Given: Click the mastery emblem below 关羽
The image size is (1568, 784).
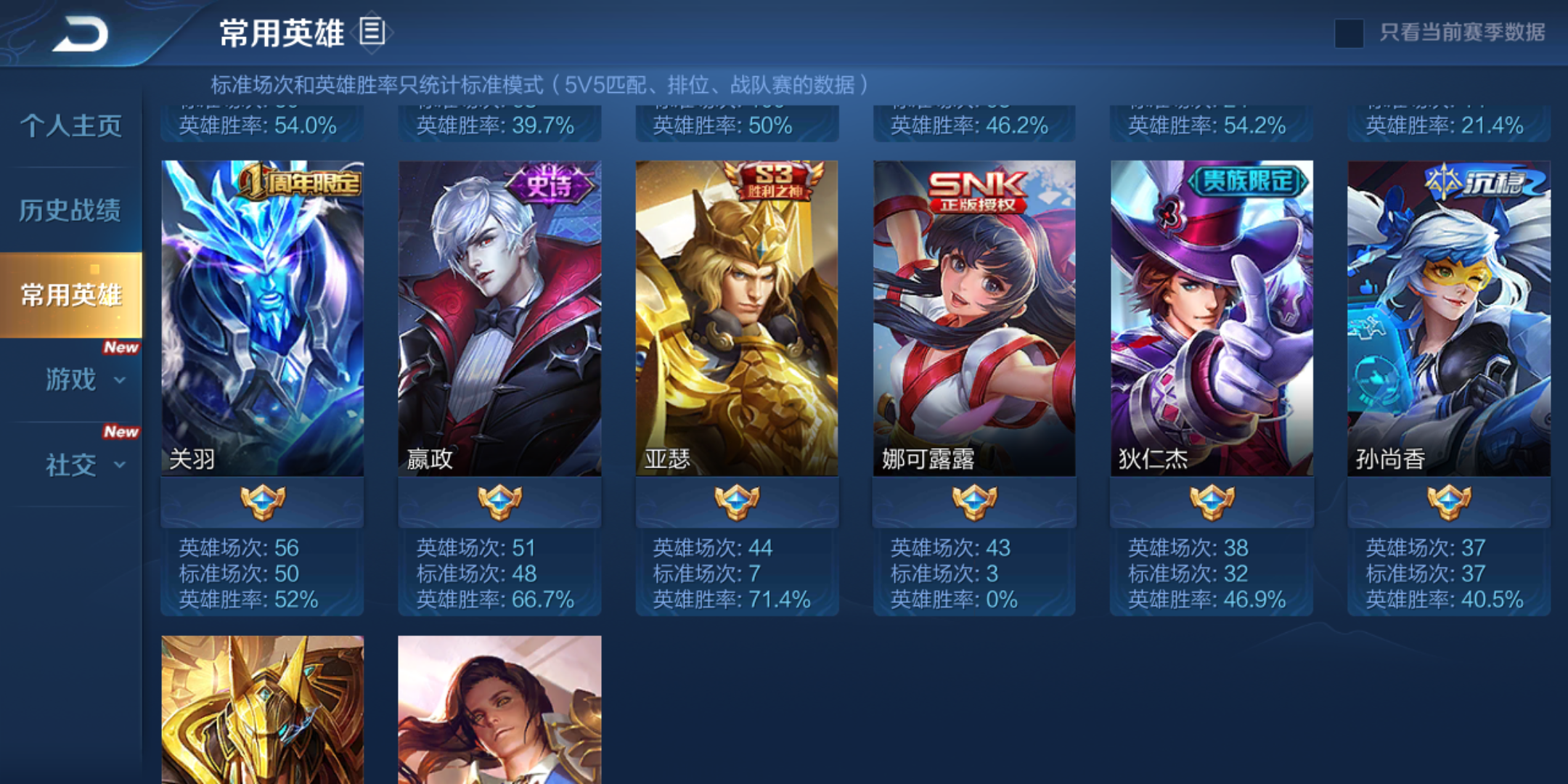Looking at the screenshot, I should point(262,501).
